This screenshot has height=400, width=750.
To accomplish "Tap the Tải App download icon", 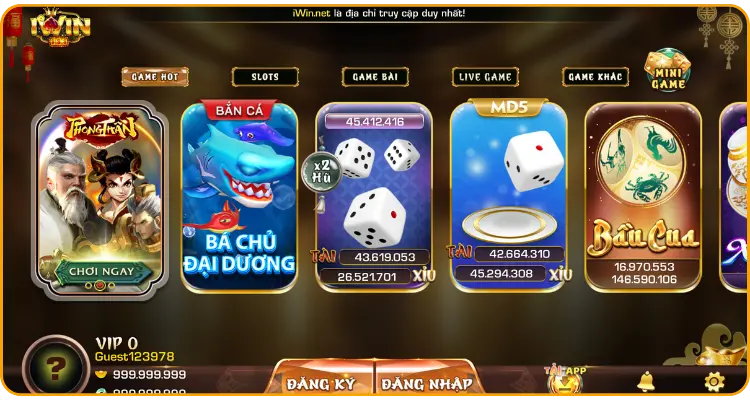I will [x=565, y=378].
